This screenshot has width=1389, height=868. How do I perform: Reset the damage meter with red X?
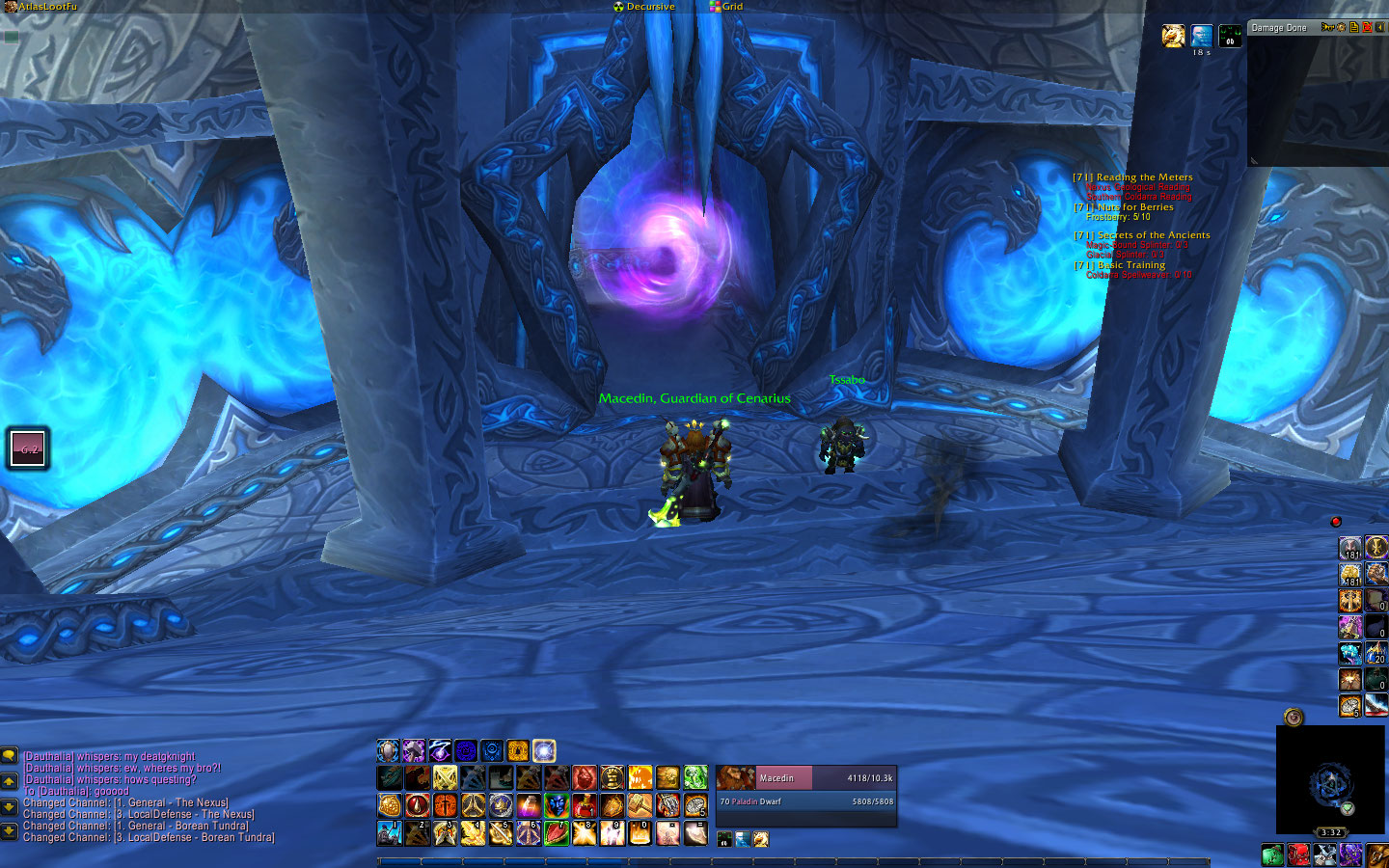1367,27
